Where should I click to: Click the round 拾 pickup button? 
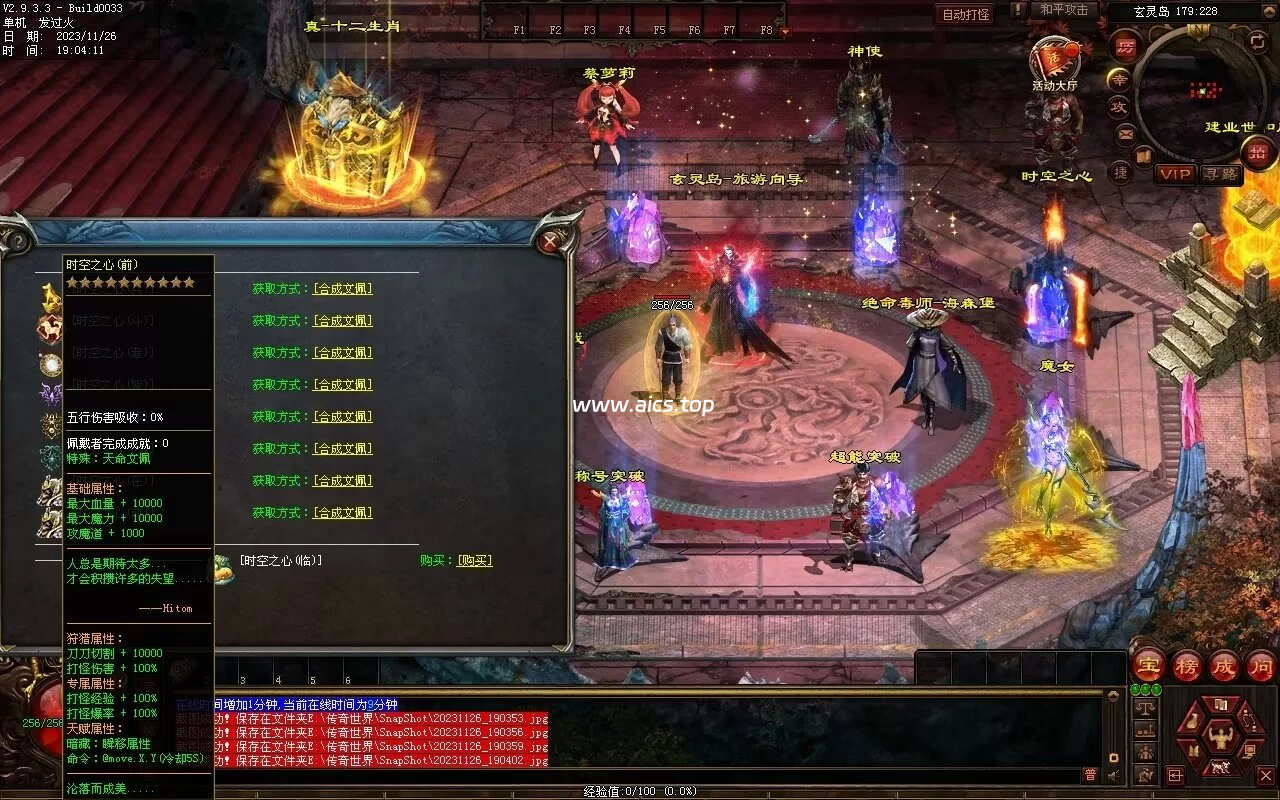pos(1257,152)
